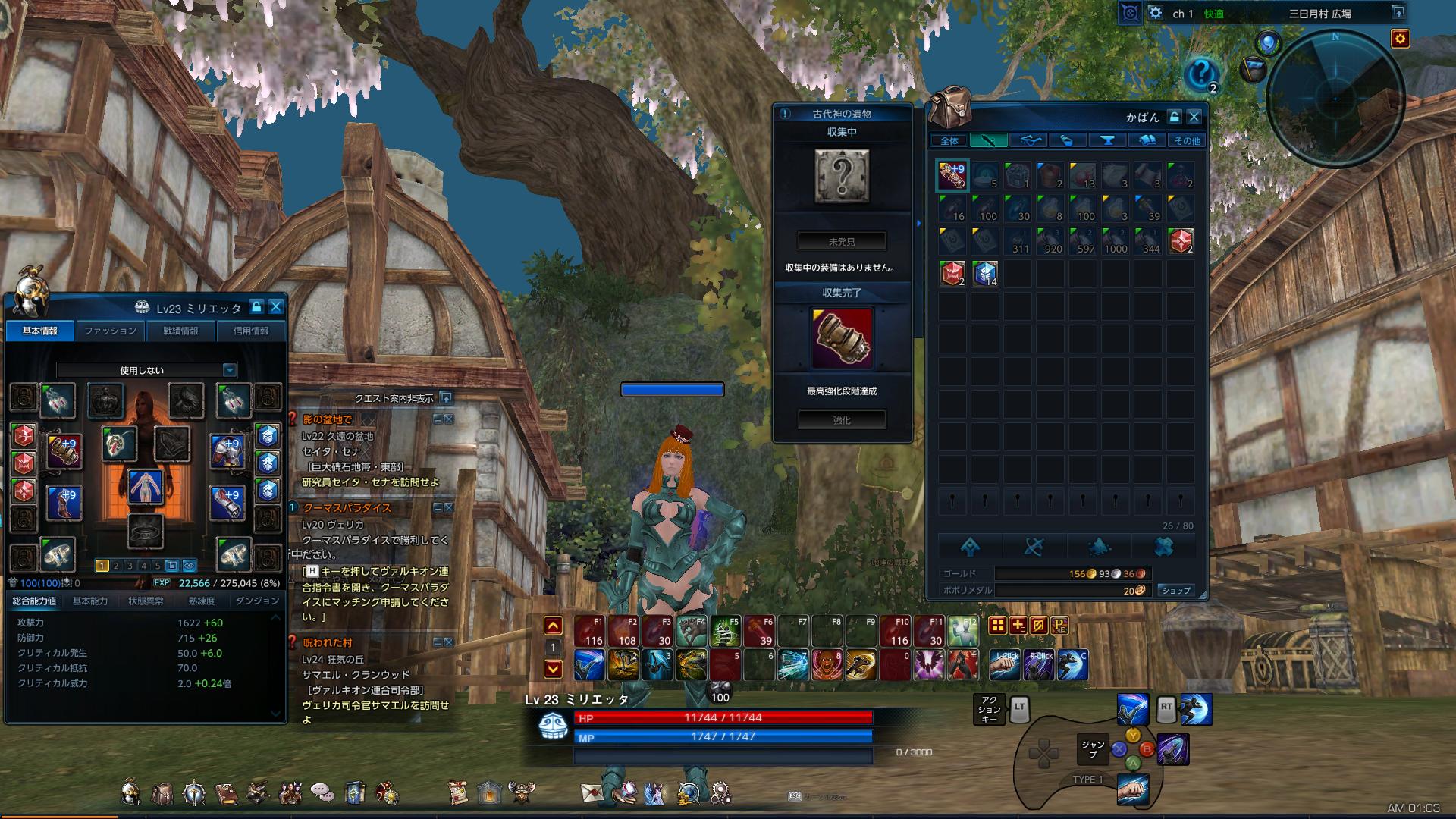
Task: Click the anvil filter icon in the inventory
Action: pos(1108,140)
